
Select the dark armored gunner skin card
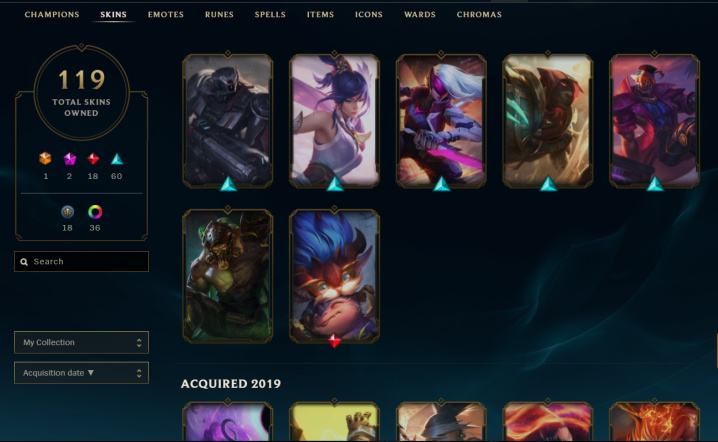(x=227, y=120)
